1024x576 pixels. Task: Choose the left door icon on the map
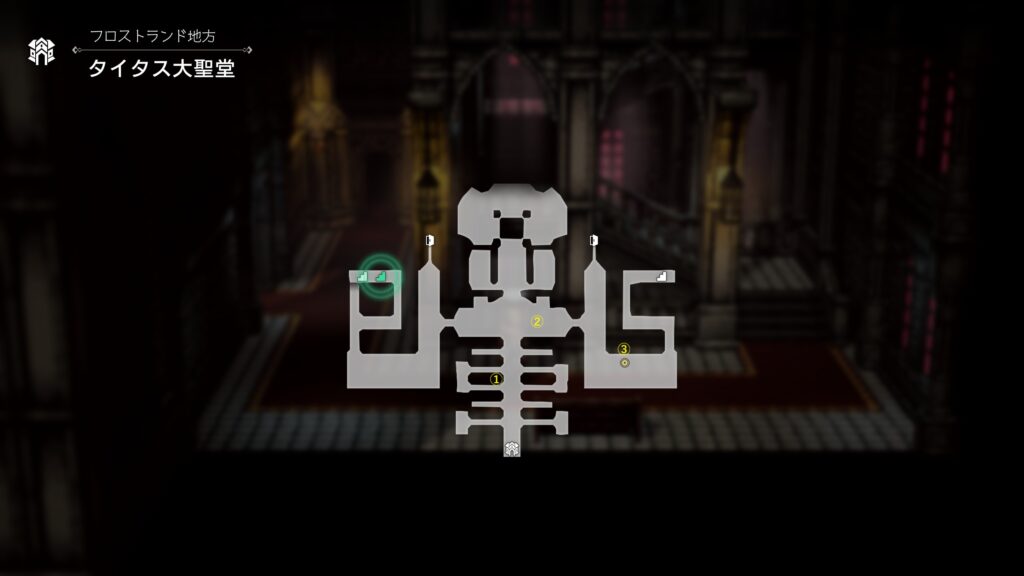pos(430,239)
